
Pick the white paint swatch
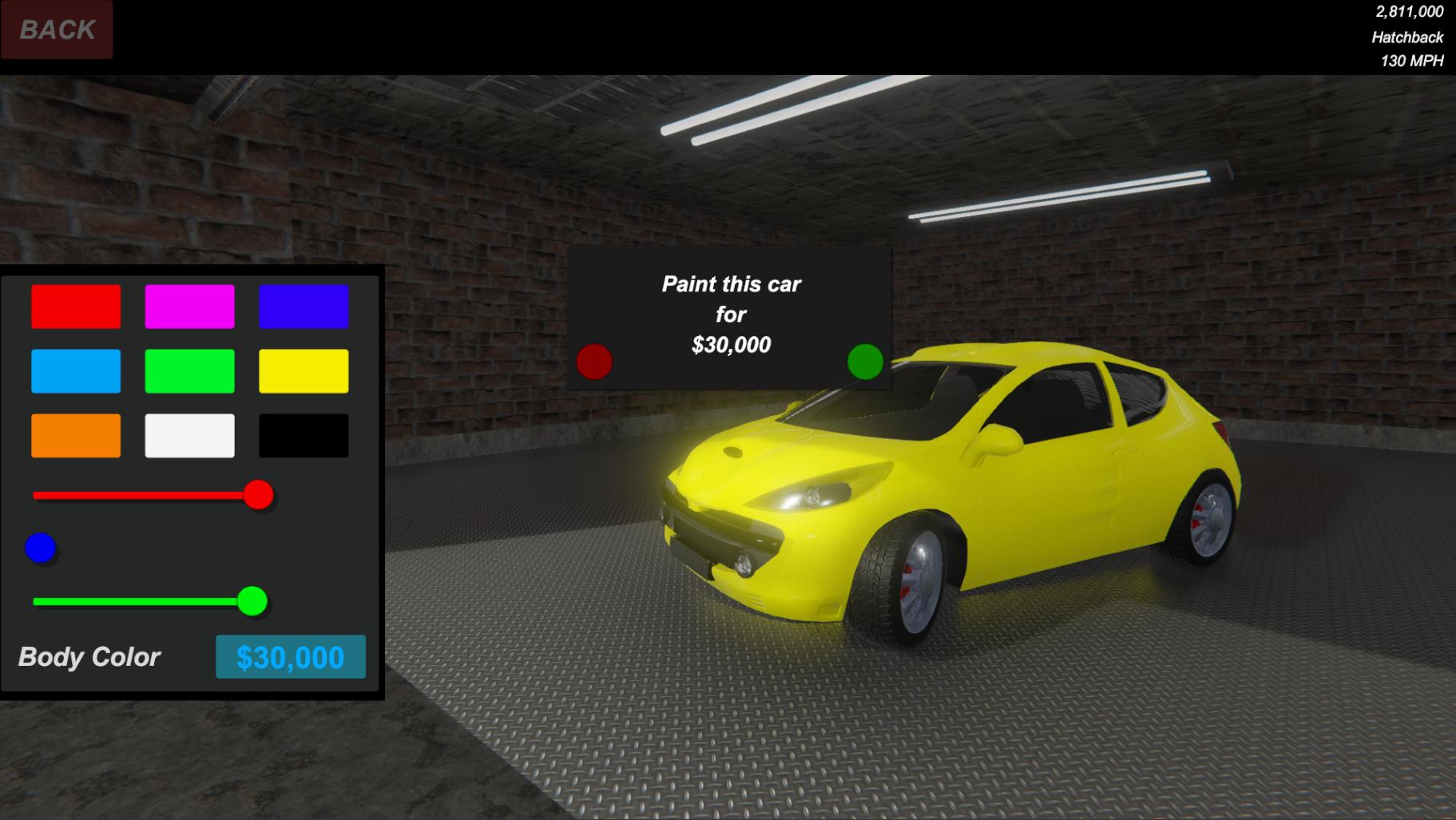click(x=188, y=435)
